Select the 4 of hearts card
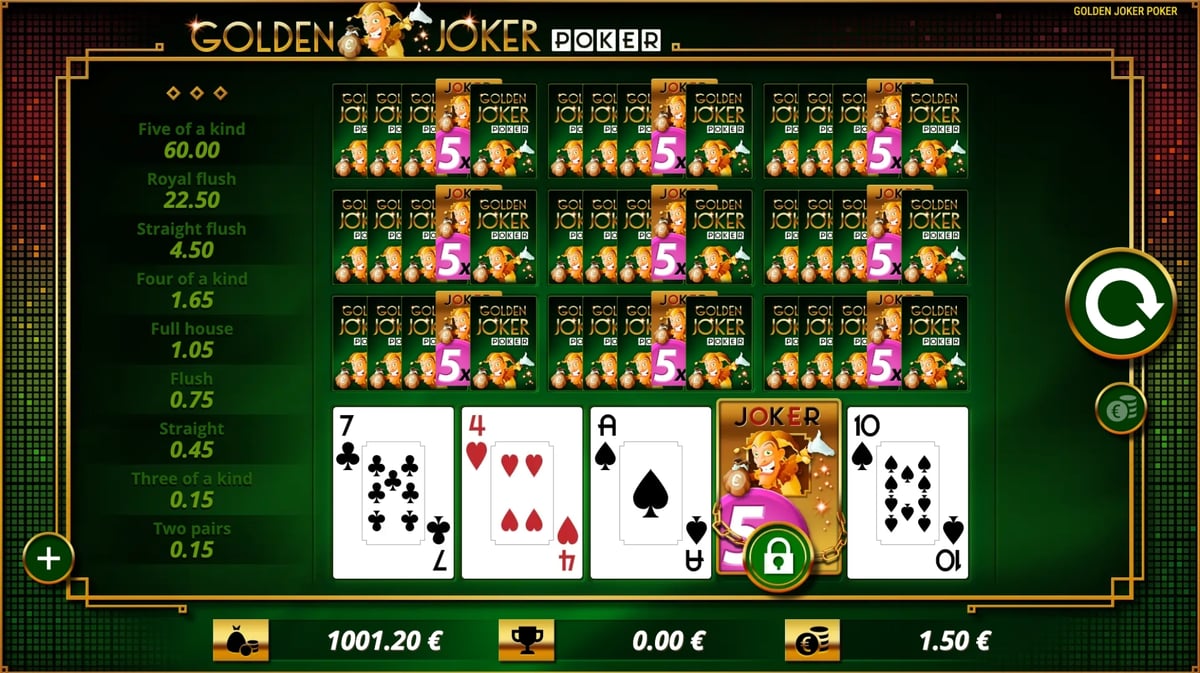1200x673 pixels. tap(521, 492)
